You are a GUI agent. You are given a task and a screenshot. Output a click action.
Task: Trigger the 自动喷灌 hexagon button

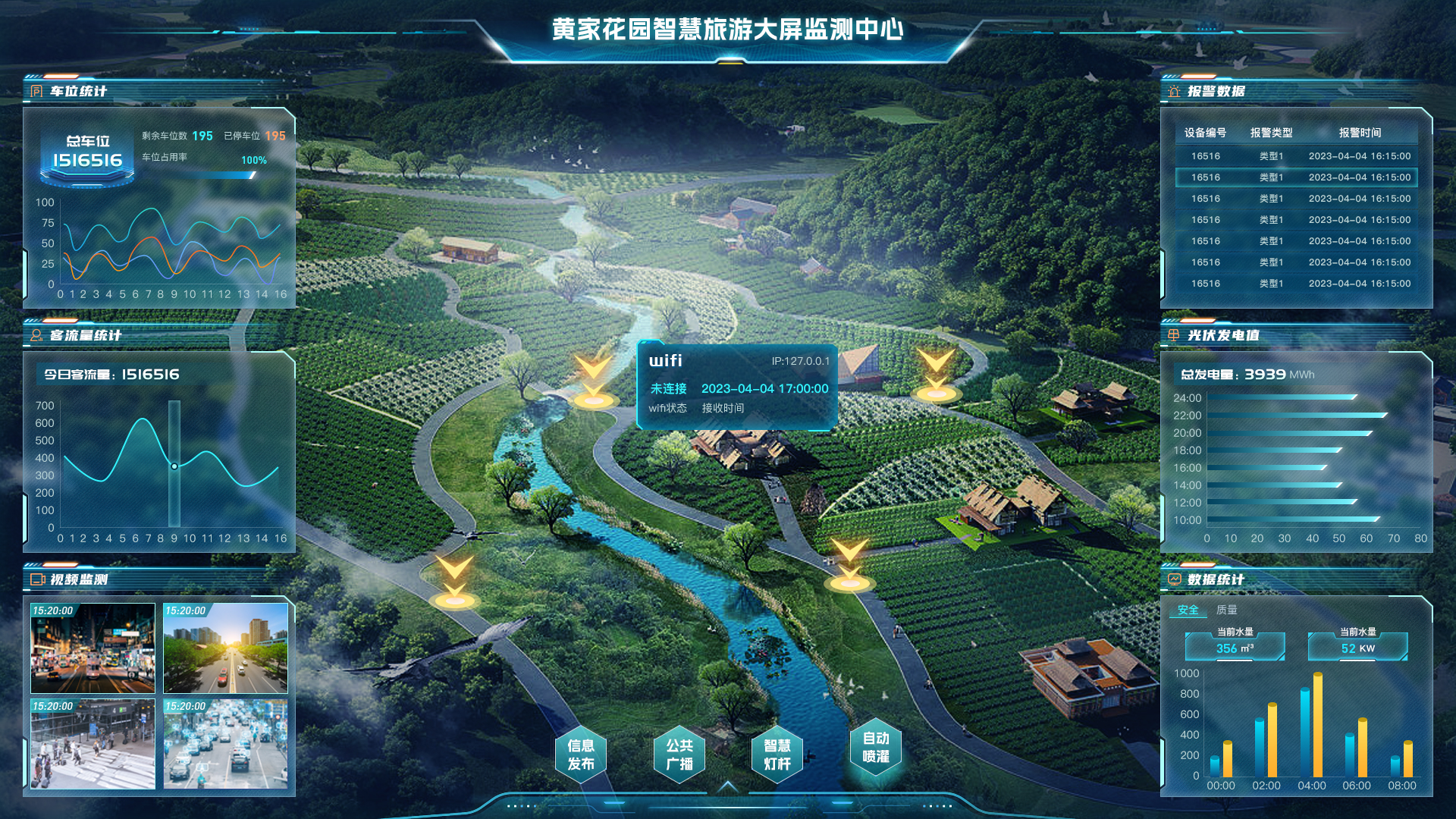(876, 748)
